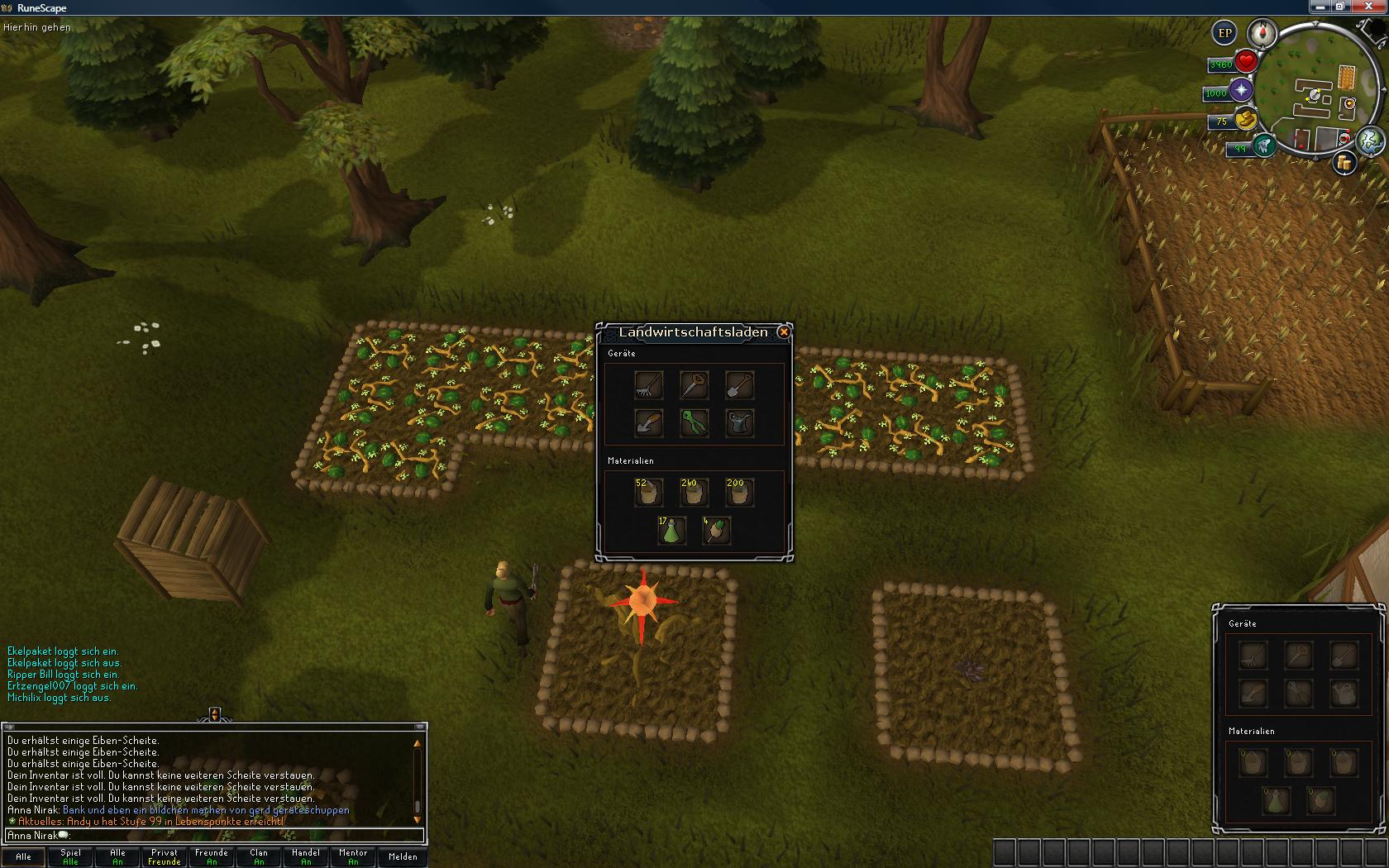Viewport: 1389px width, 868px height.
Task: Activate the purple prayer star orb
Action: (x=1241, y=91)
